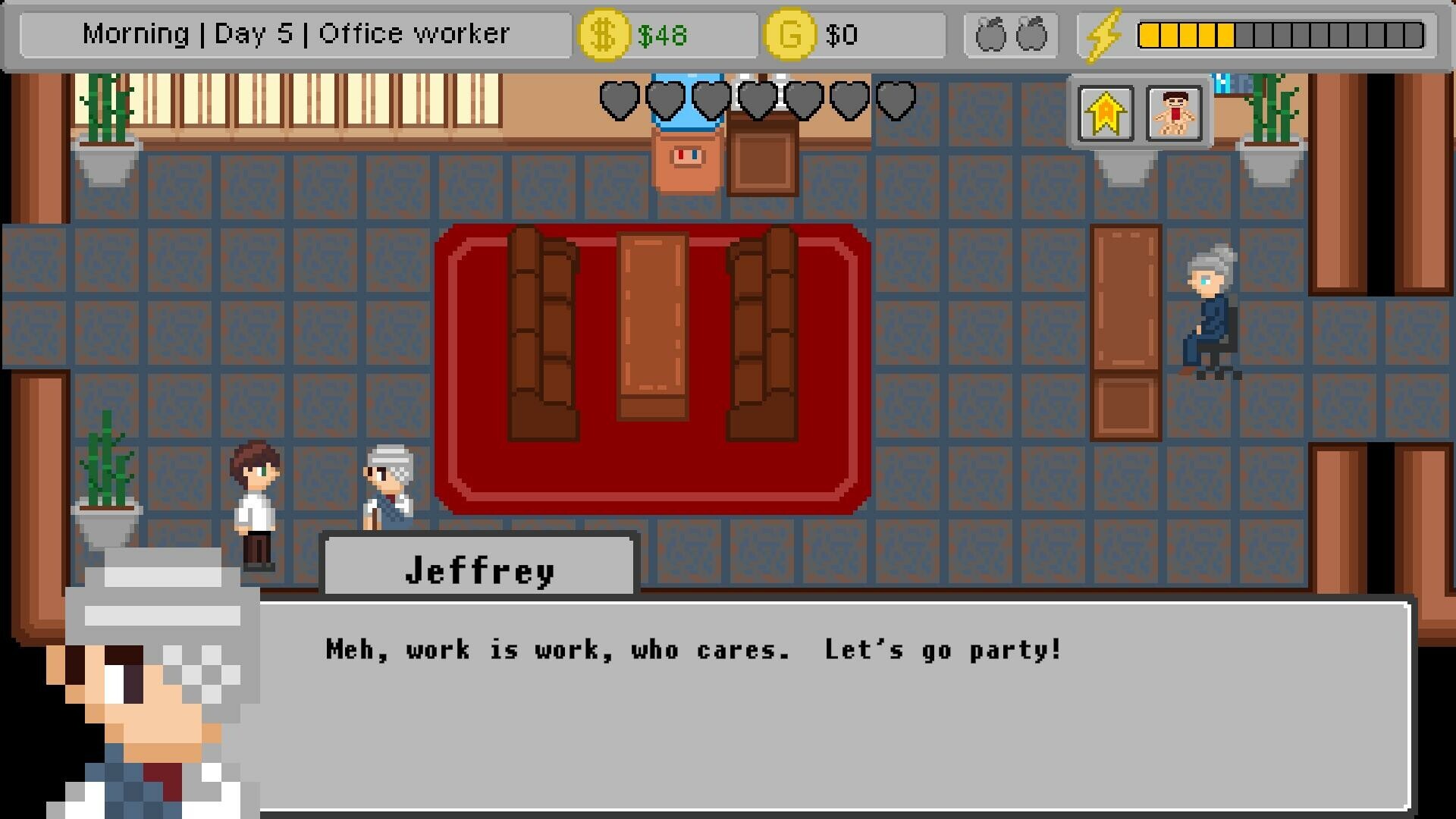Screen dimensions: 1456x819
Task: Select the lightning bolt energy icon
Action: (1103, 33)
